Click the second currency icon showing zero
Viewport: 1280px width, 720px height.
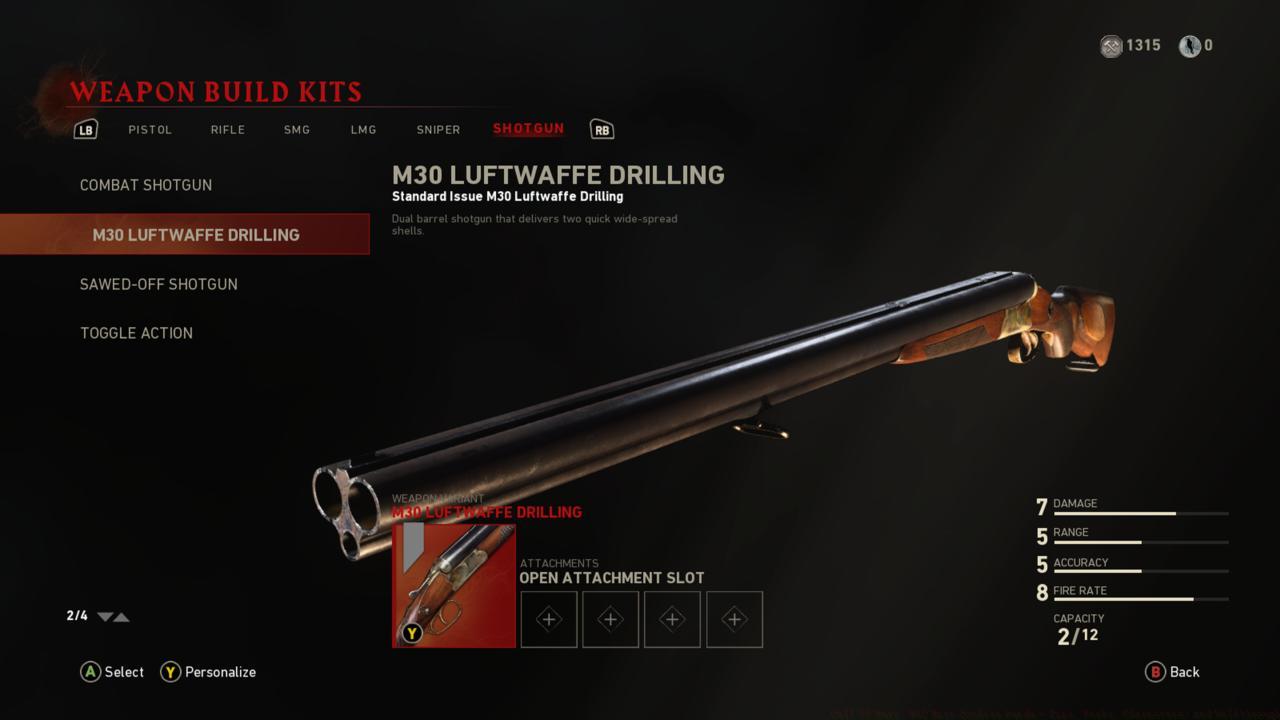pos(1190,46)
